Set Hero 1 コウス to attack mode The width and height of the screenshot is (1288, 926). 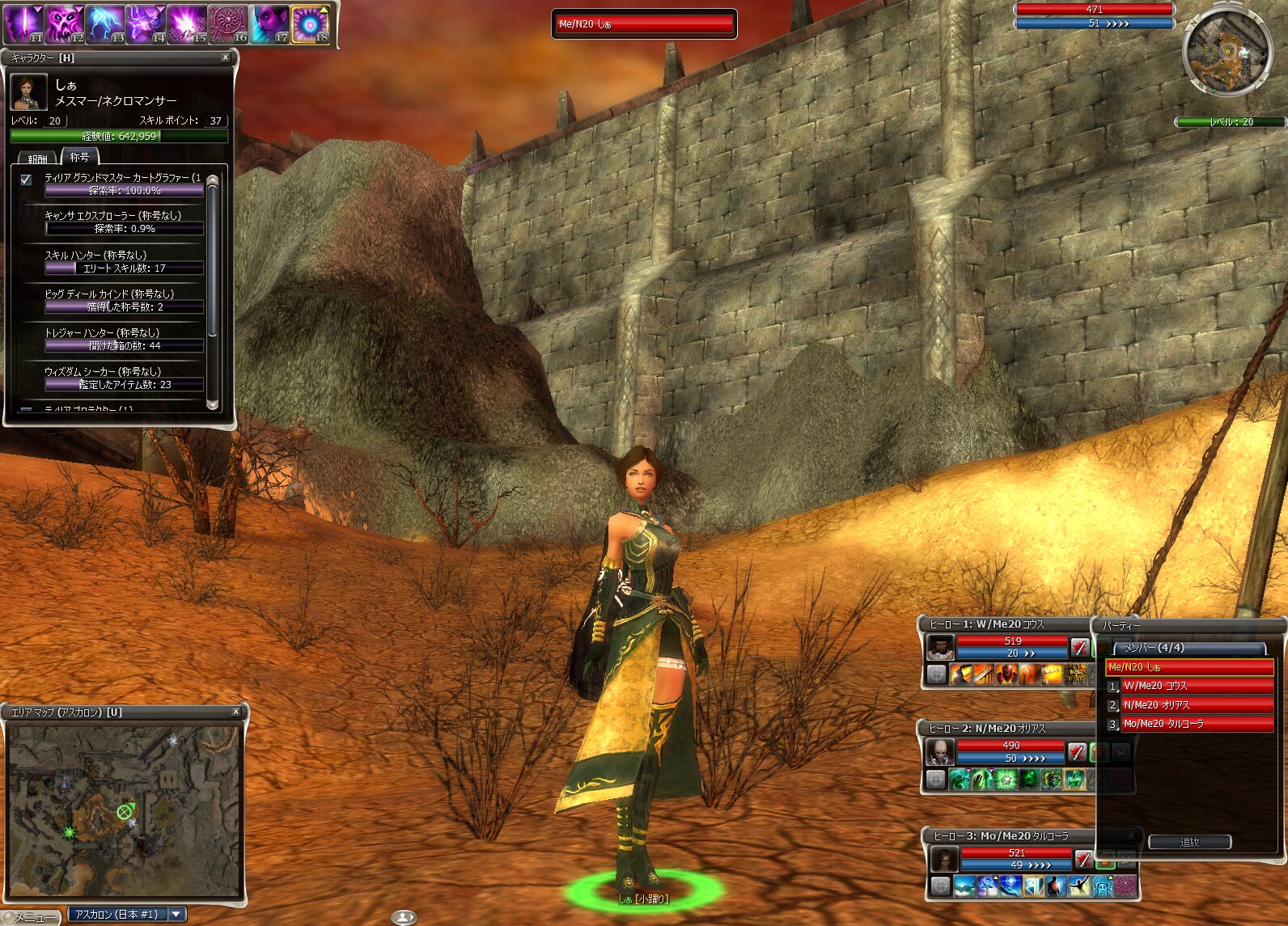tap(1079, 647)
